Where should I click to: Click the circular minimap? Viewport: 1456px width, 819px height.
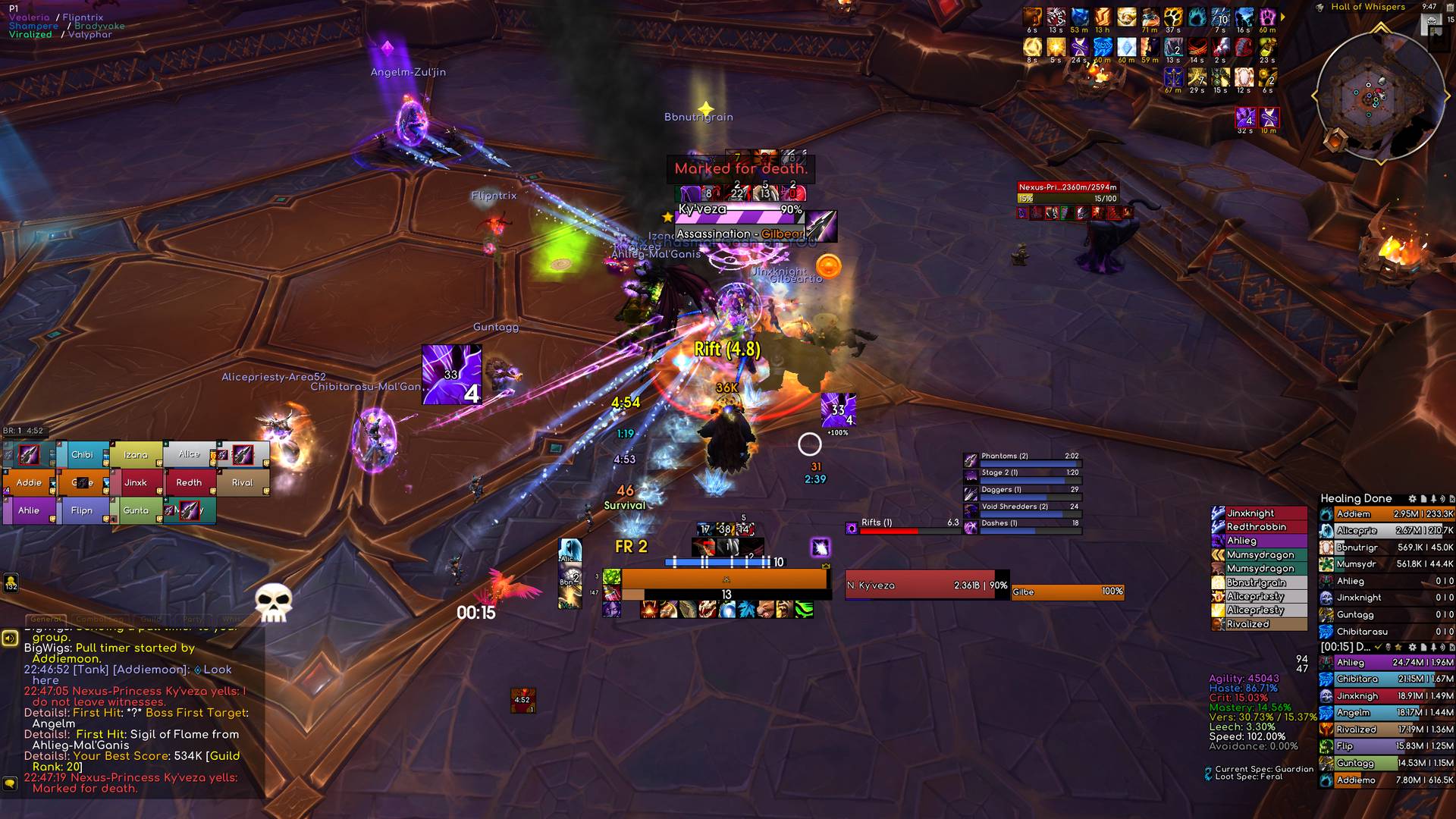(x=1379, y=96)
